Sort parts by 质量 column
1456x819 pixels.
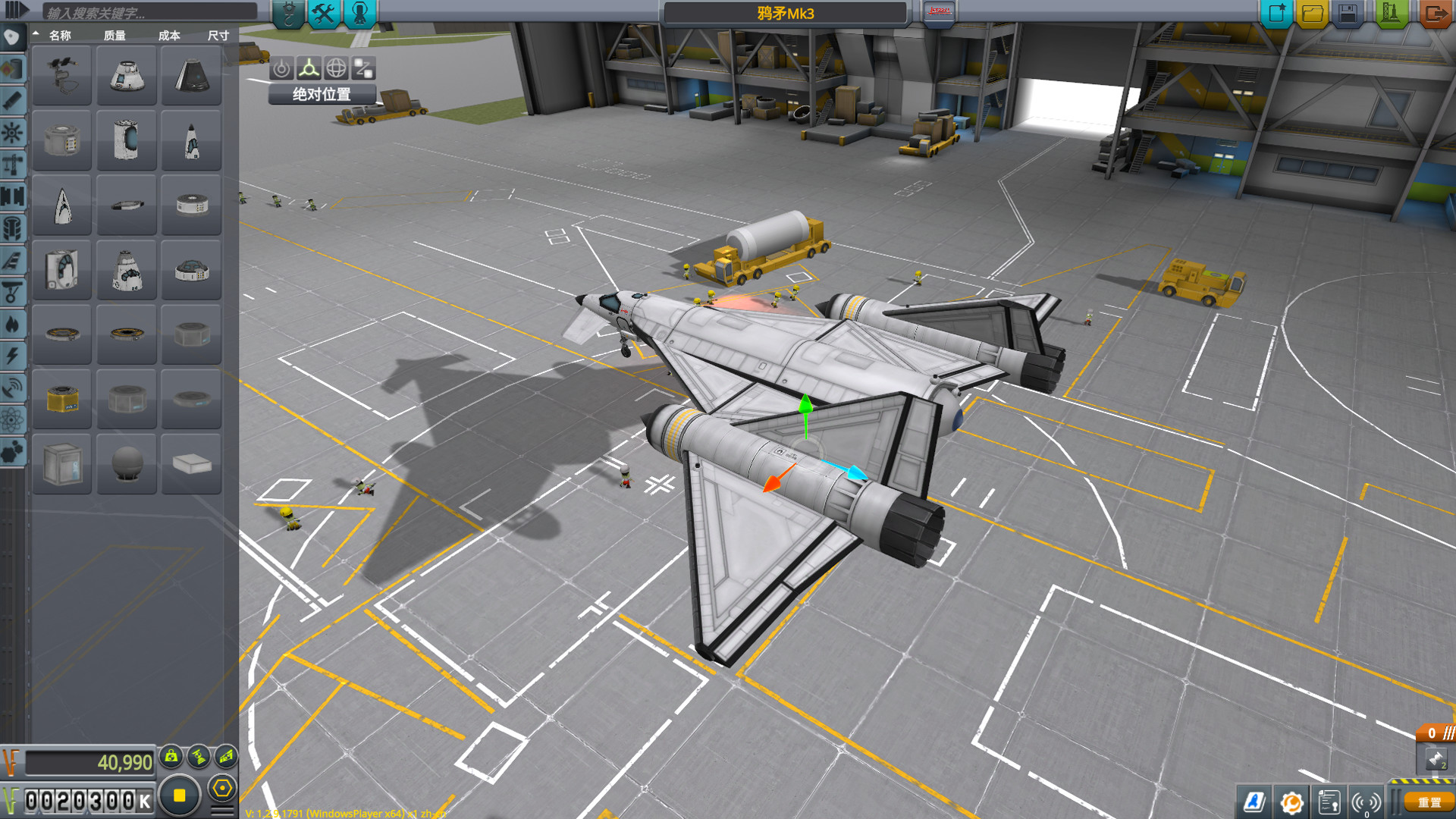point(115,35)
